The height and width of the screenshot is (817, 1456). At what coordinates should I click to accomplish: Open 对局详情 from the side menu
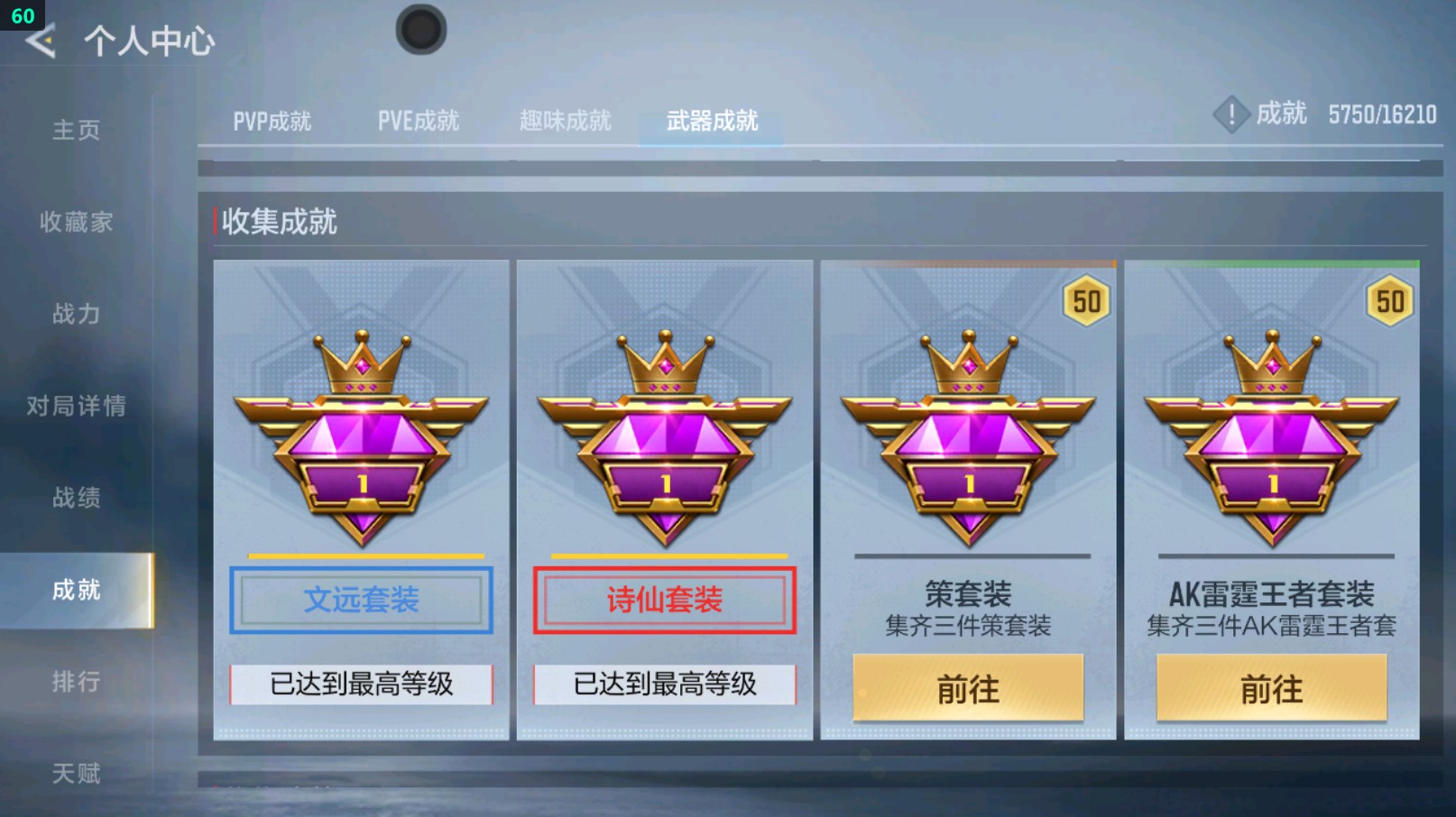(x=77, y=407)
